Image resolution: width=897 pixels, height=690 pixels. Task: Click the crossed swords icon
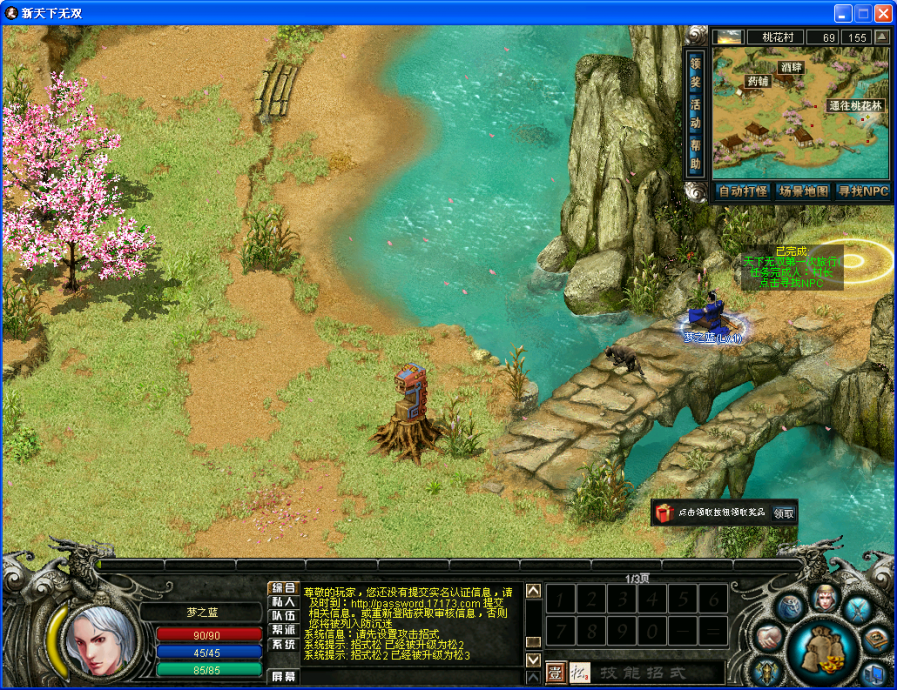[858, 608]
